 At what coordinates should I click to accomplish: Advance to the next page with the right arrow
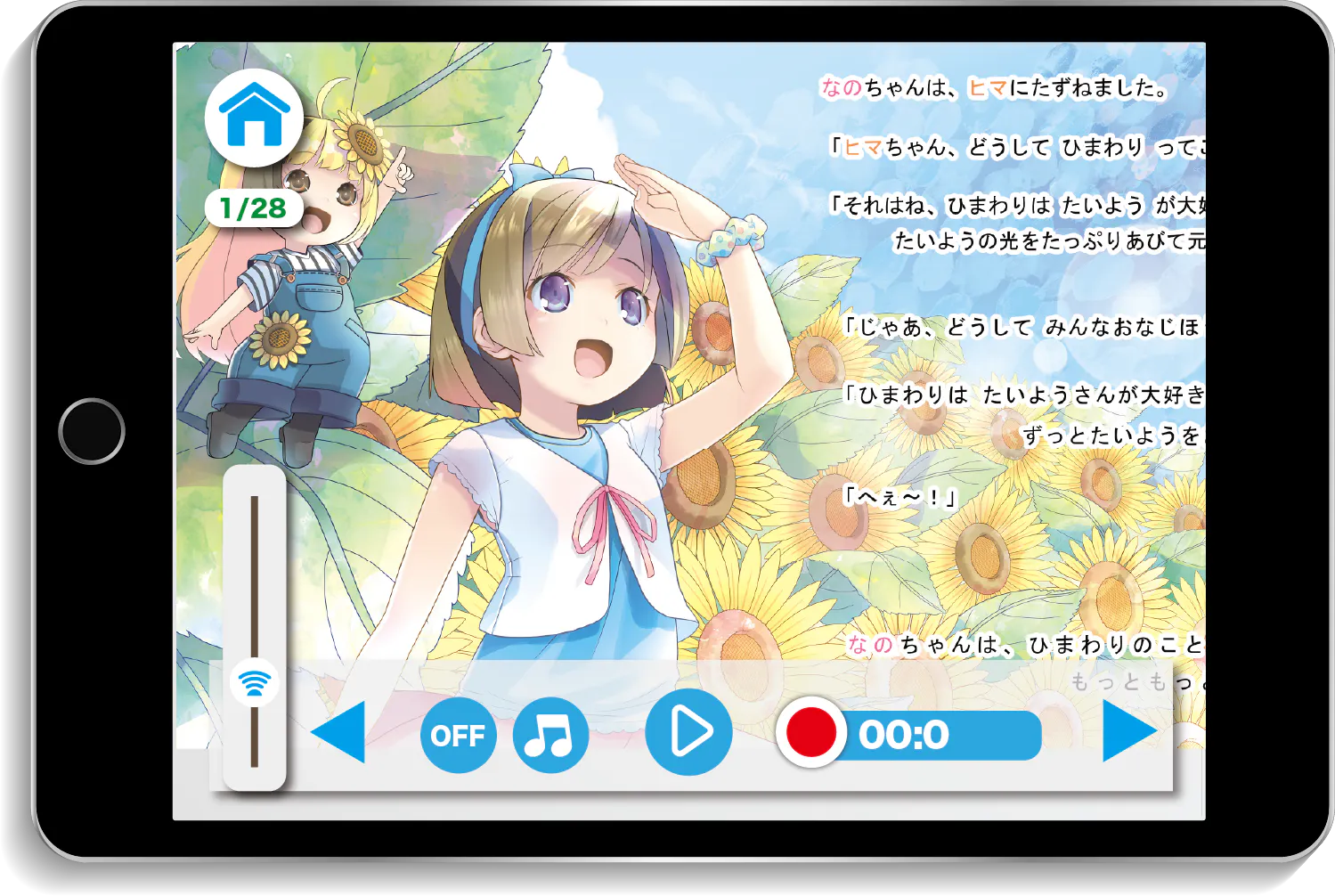1128,732
